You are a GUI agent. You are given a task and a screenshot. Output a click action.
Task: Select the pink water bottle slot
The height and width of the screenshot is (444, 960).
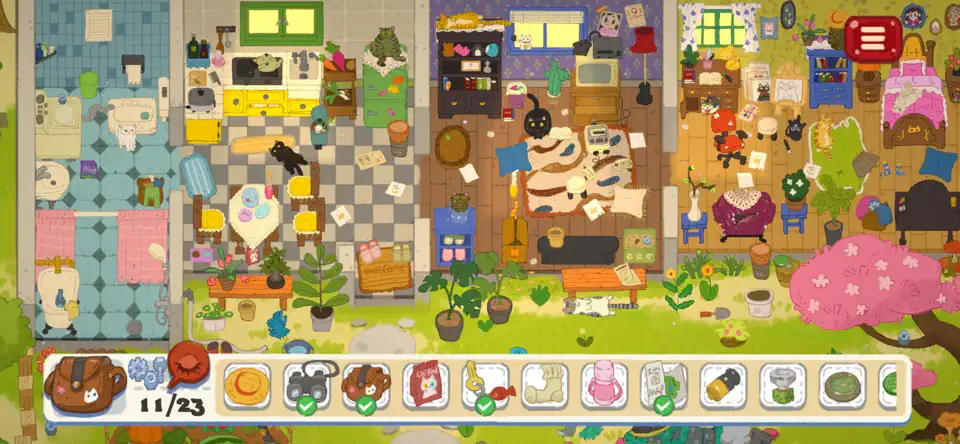605,385
